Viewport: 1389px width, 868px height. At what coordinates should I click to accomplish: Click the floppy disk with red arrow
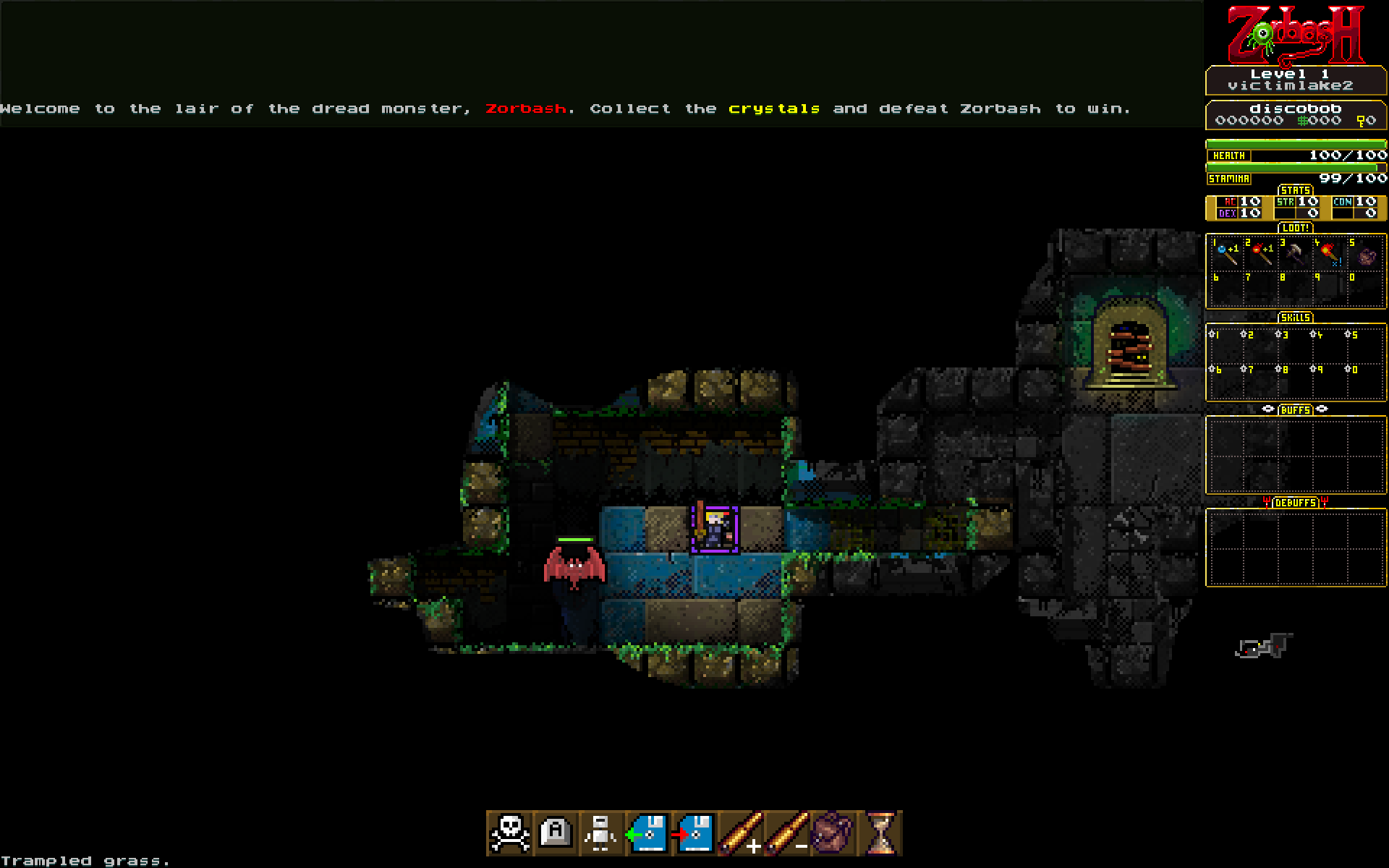(x=694, y=833)
